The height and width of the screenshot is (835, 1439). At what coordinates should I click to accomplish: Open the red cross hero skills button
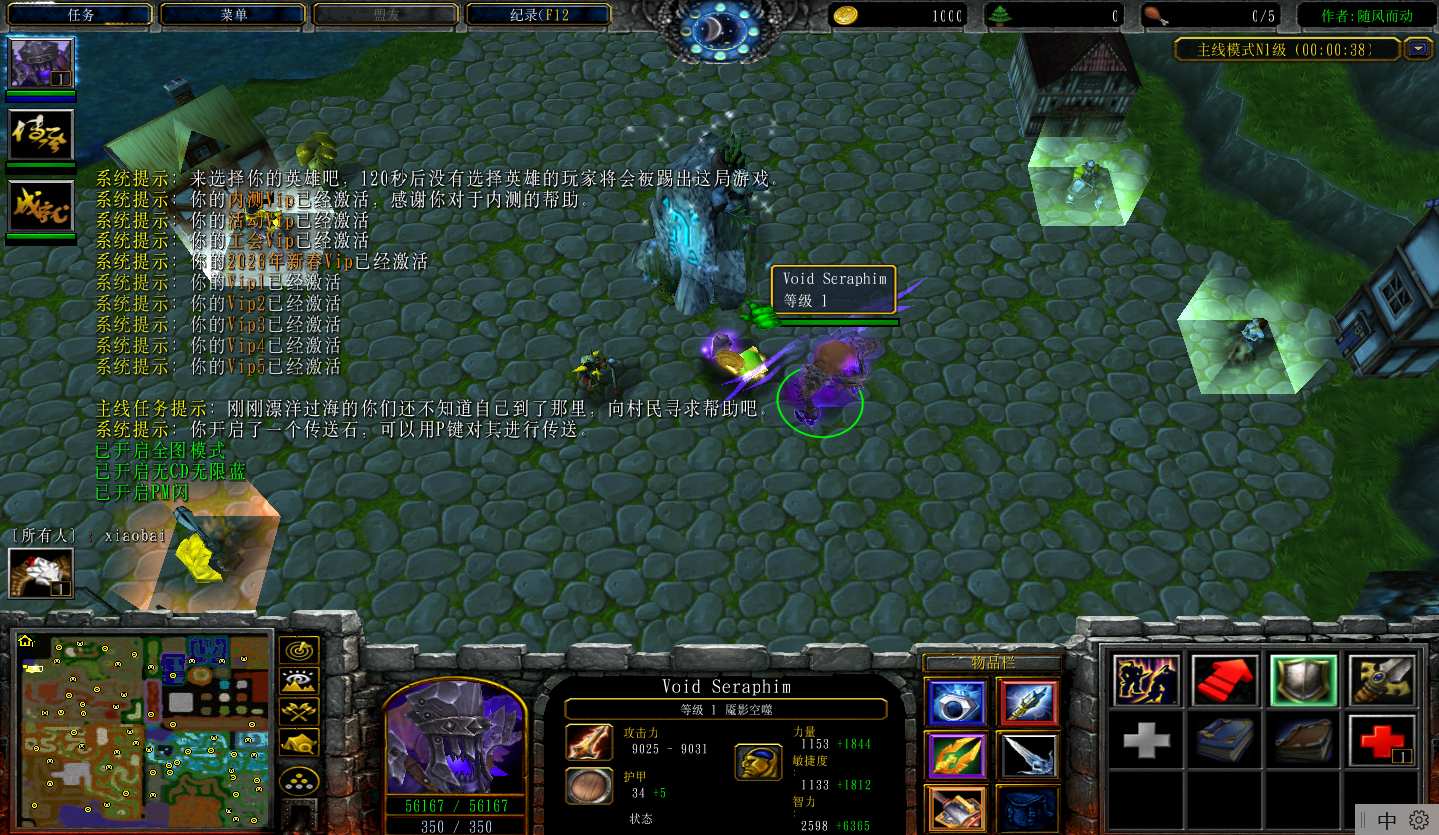[1381, 740]
